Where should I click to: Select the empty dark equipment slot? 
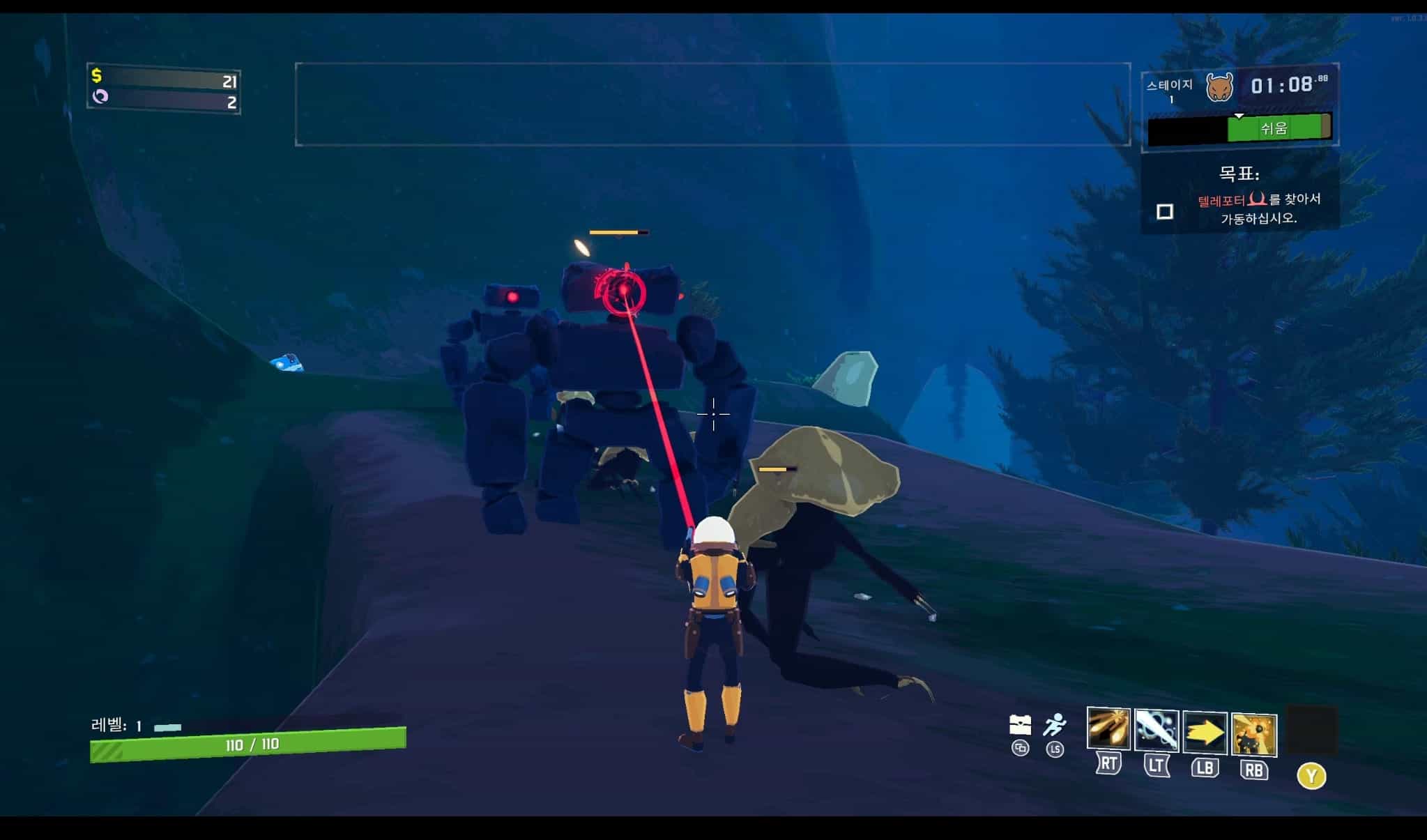(x=1311, y=729)
